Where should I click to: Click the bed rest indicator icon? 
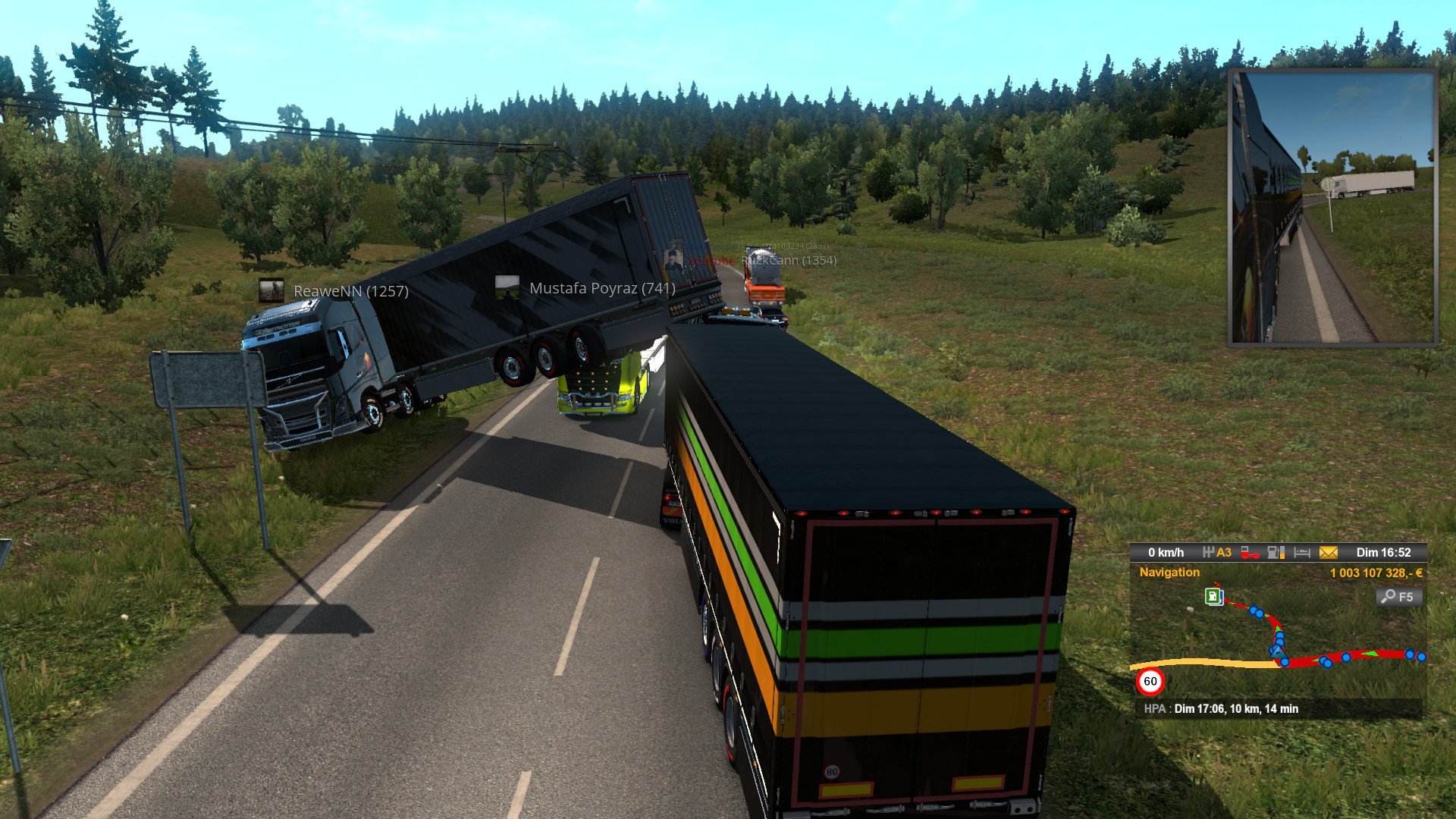[x=1302, y=553]
